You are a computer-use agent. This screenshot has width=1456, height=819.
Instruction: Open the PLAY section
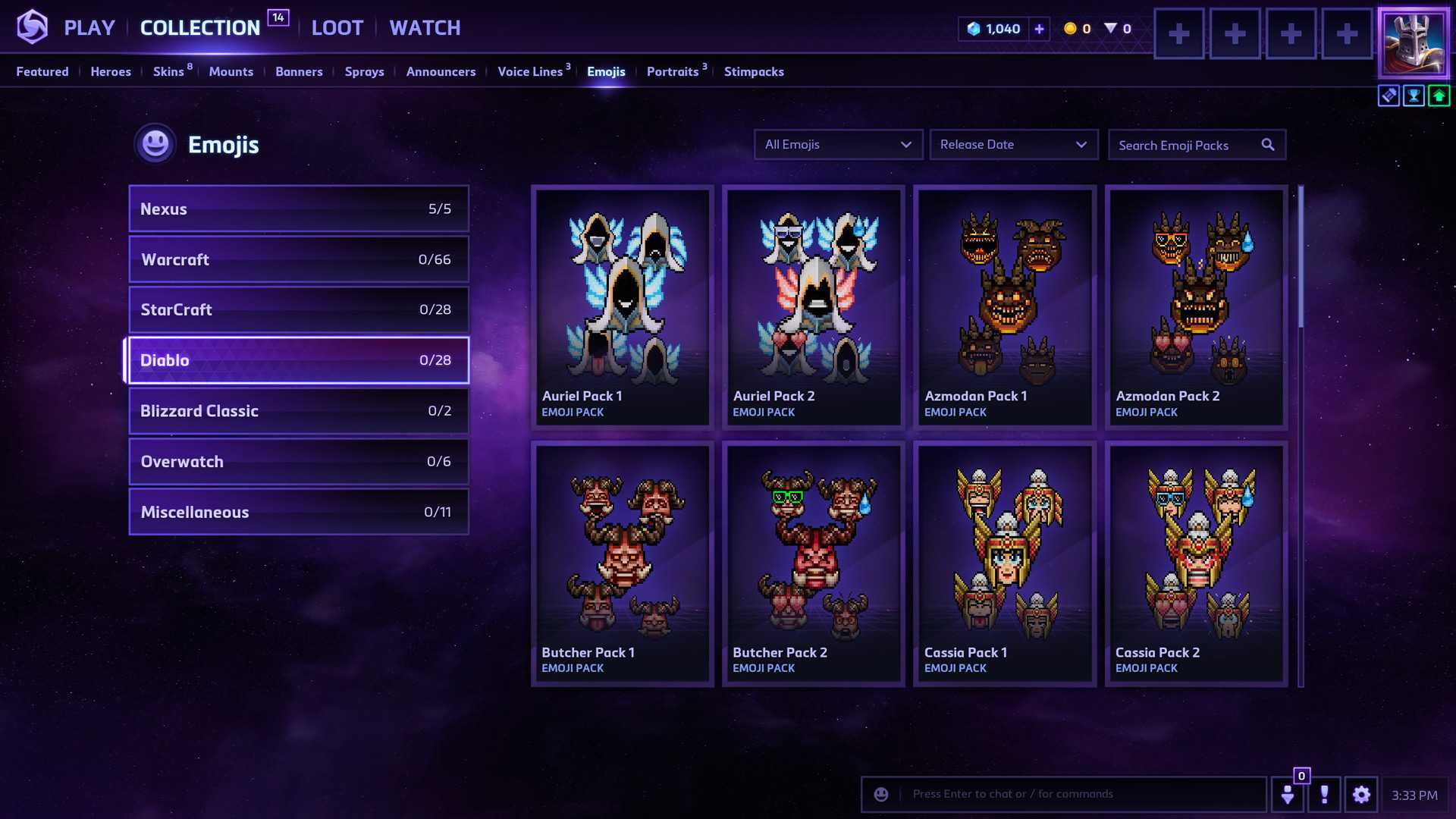click(x=89, y=28)
